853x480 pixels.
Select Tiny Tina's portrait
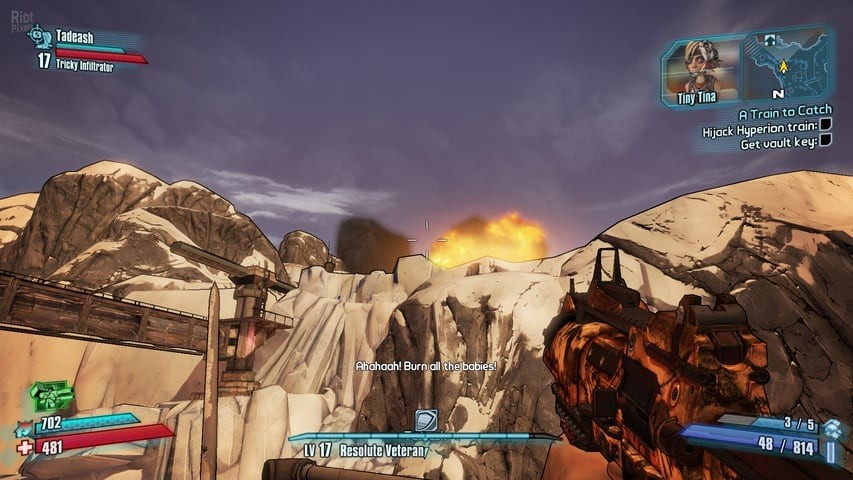(x=702, y=66)
